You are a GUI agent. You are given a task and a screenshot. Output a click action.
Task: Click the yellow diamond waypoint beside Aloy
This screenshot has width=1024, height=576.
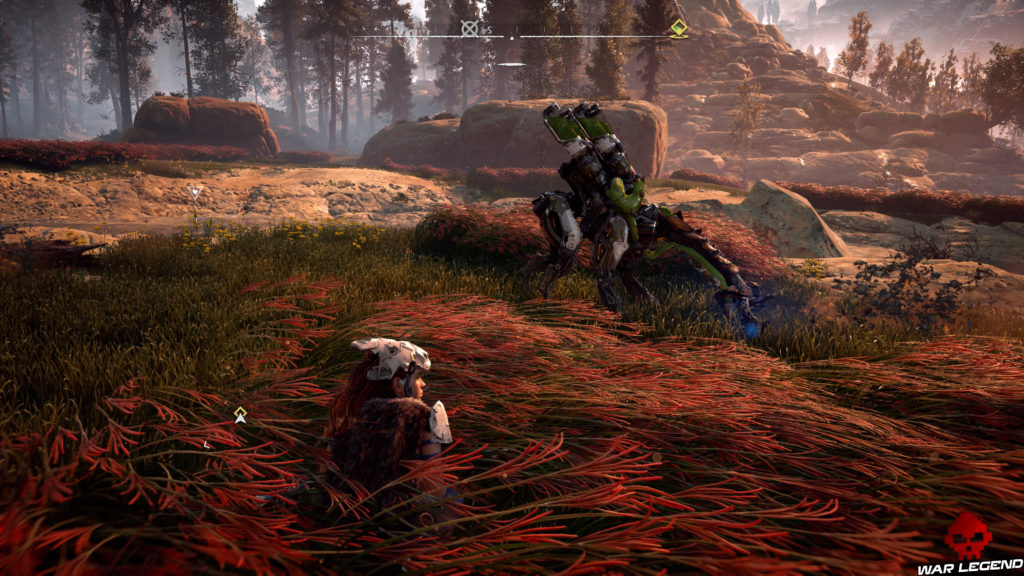pos(240,414)
